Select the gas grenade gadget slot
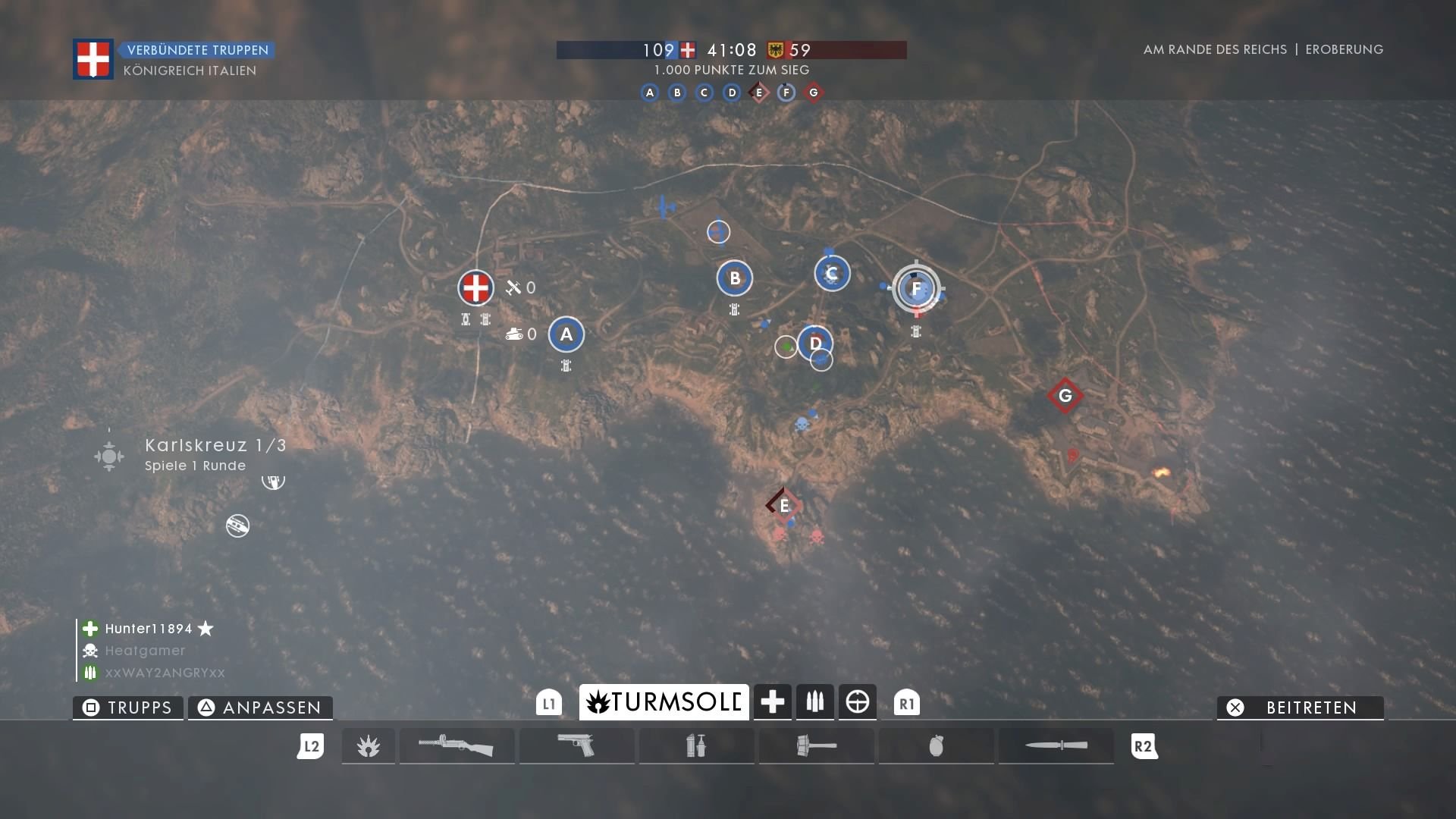 coord(696,746)
